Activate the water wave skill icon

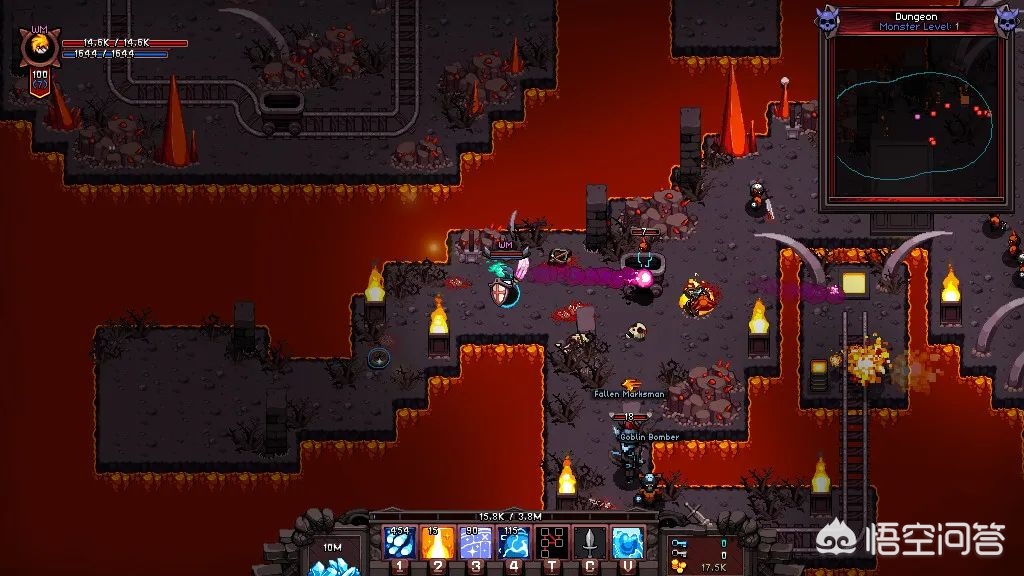point(628,543)
